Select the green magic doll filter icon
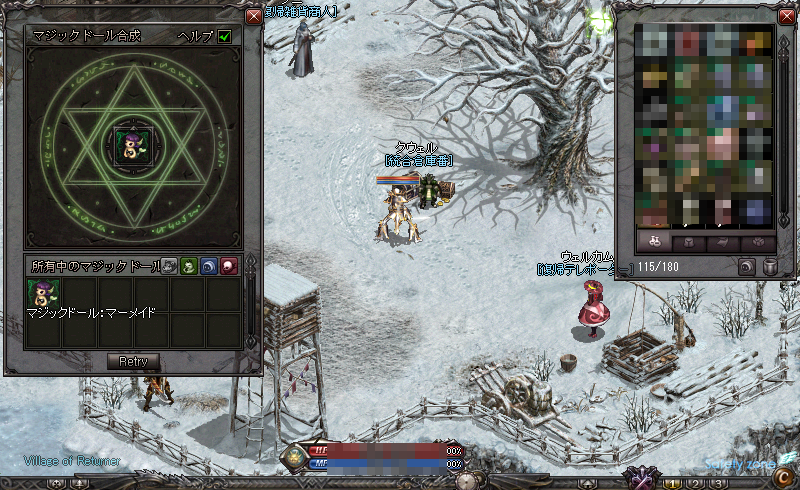Image resolution: width=800 pixels, height=490 pixels. tap(188, 266)
